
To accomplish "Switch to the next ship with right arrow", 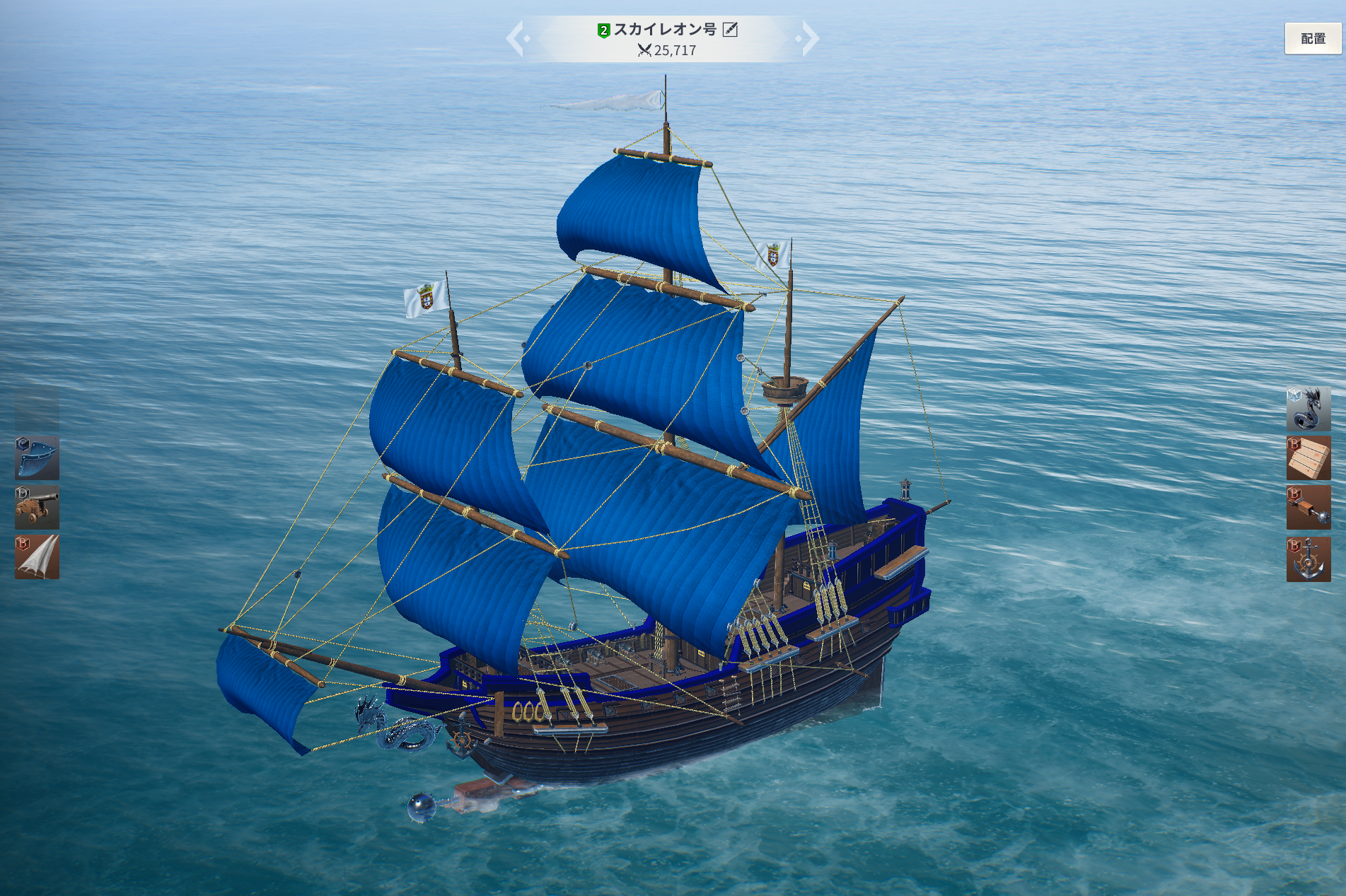I will point(808,38).
